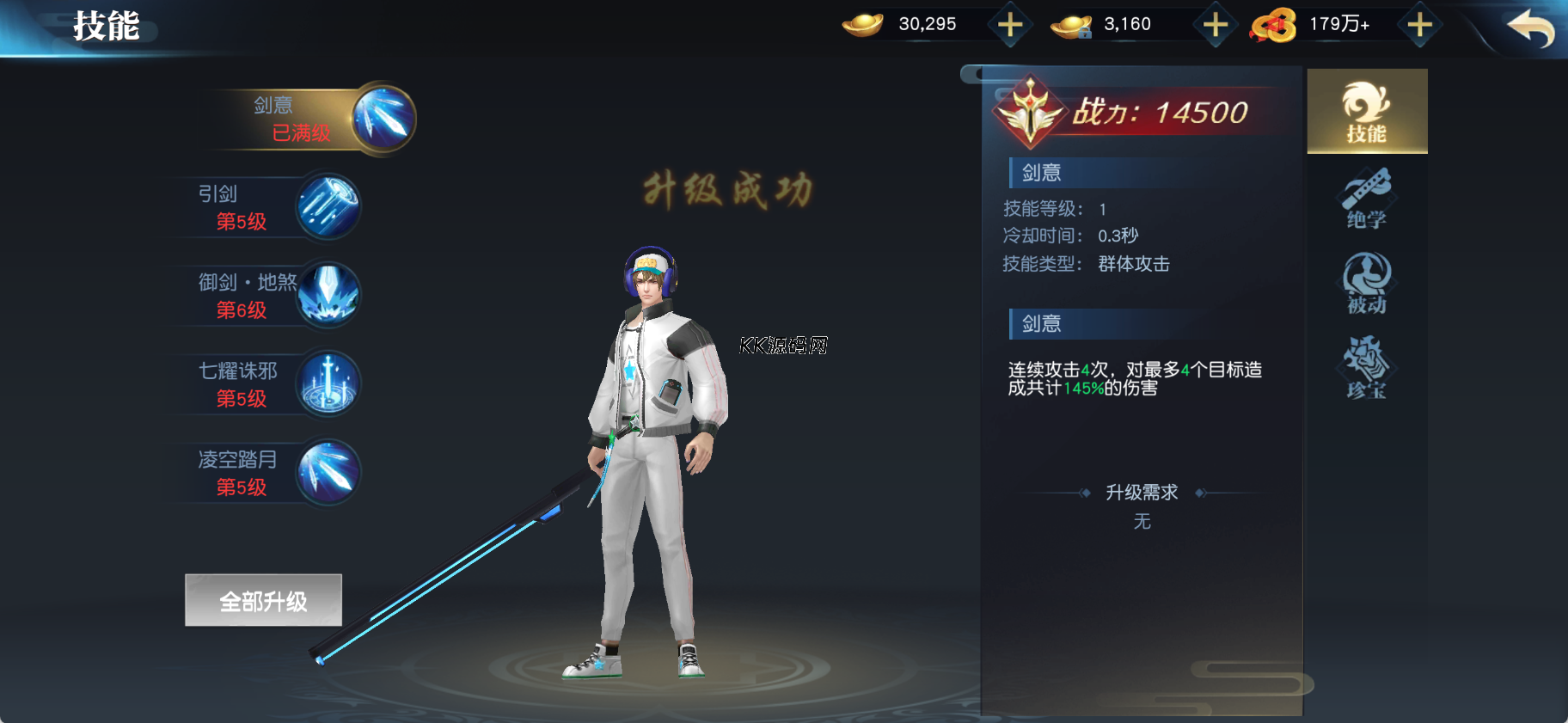This screenshot has width=1568, height=723.
Task: Add more gold ingots with the plus button beside 30,295
Action: (x=1010, y=25)
